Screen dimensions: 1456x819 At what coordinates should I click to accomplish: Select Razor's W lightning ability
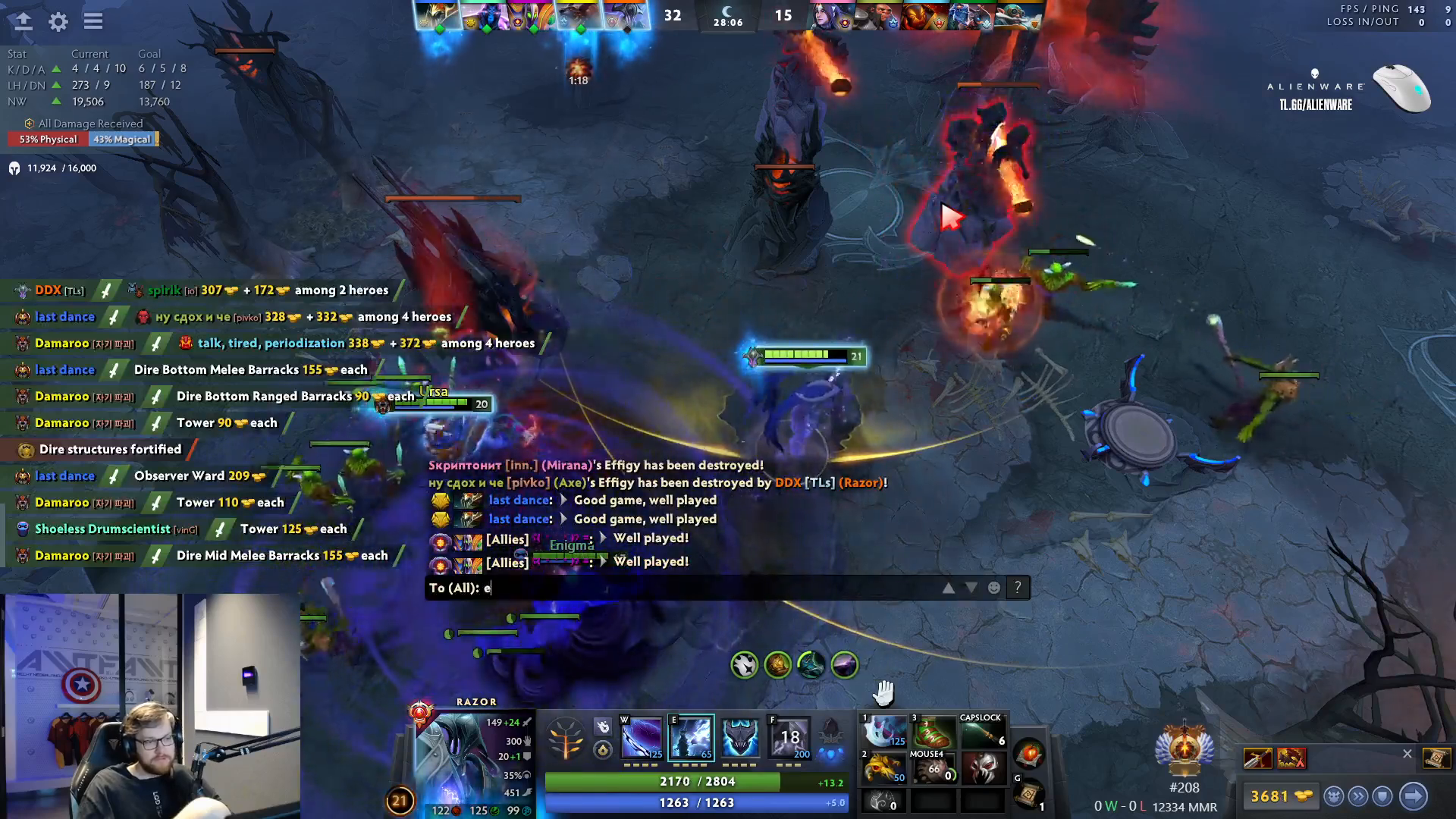tap(640, 737)
